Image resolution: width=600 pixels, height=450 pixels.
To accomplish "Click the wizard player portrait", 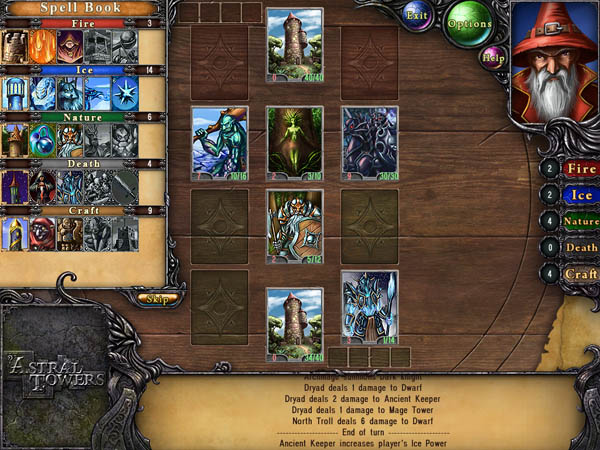I will pyautogui.click(x=554, y=62).
